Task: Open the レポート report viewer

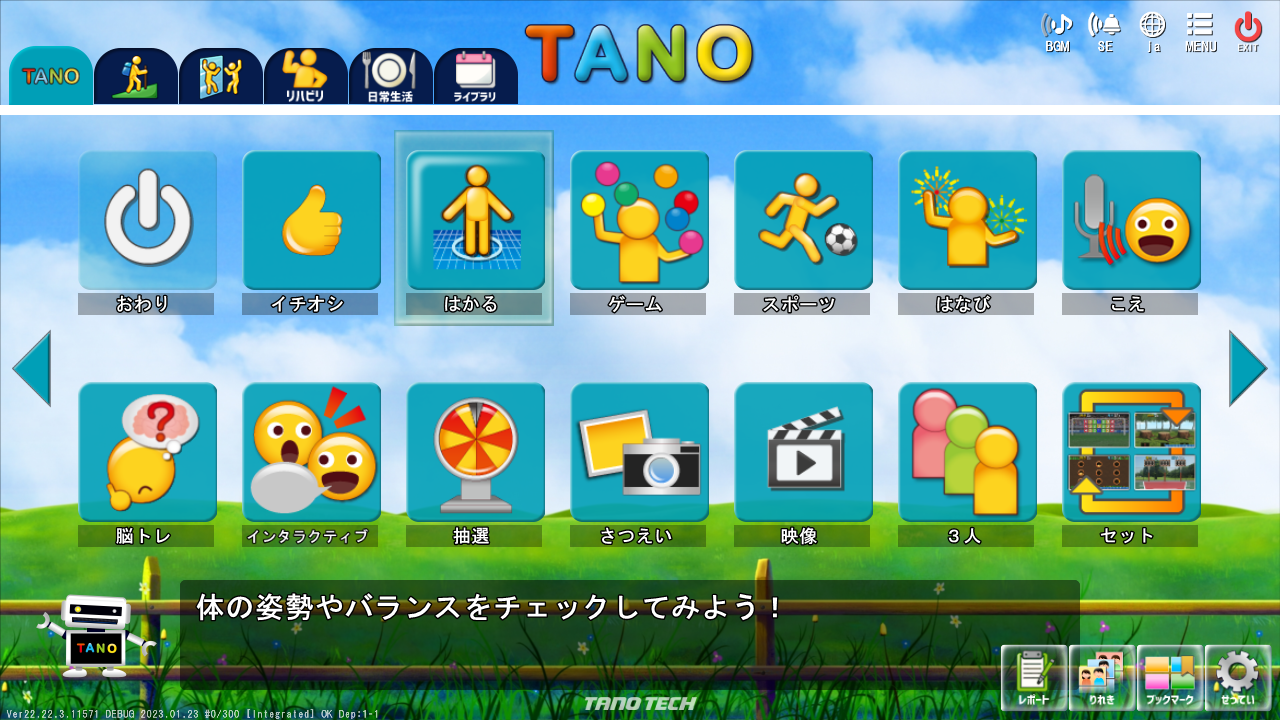Action: point(1032,678)
